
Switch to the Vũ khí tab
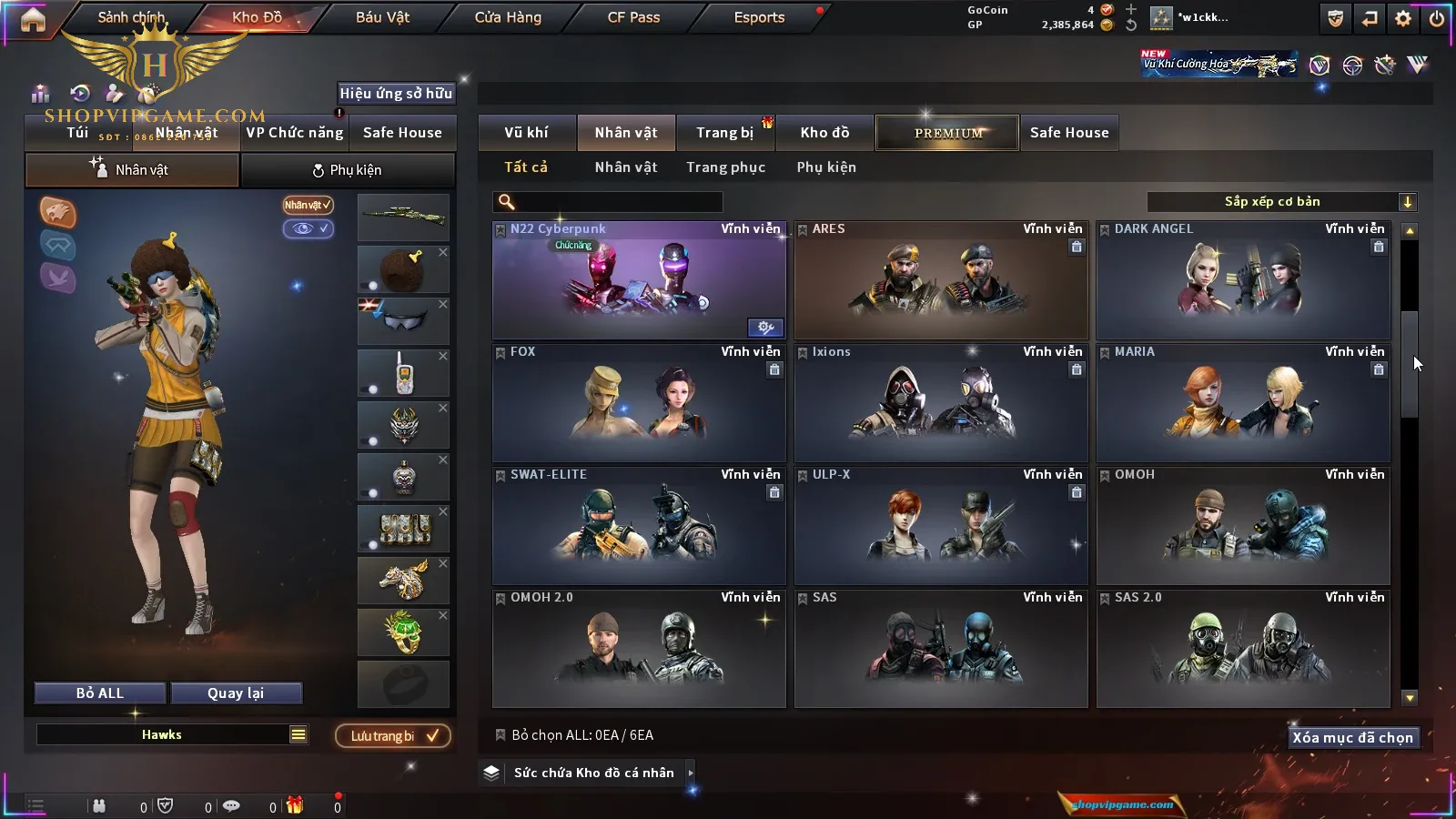point(526,133)
